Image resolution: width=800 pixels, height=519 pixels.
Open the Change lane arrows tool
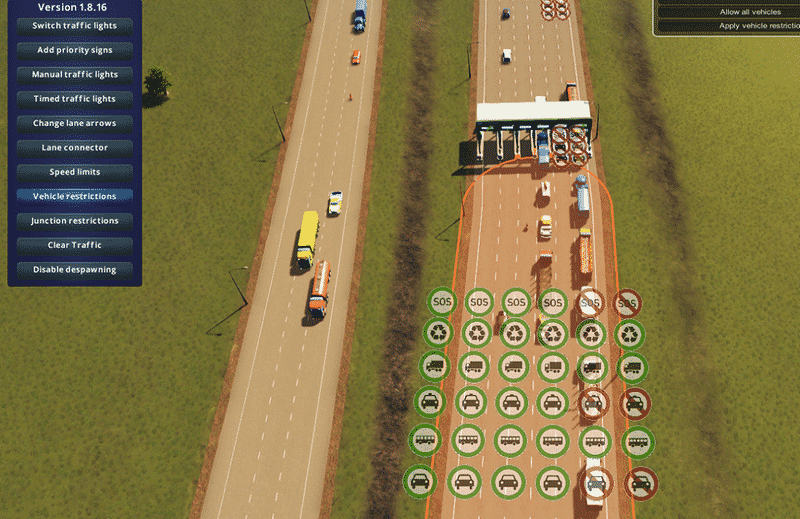pyautogui.click(x=74, y=123)
